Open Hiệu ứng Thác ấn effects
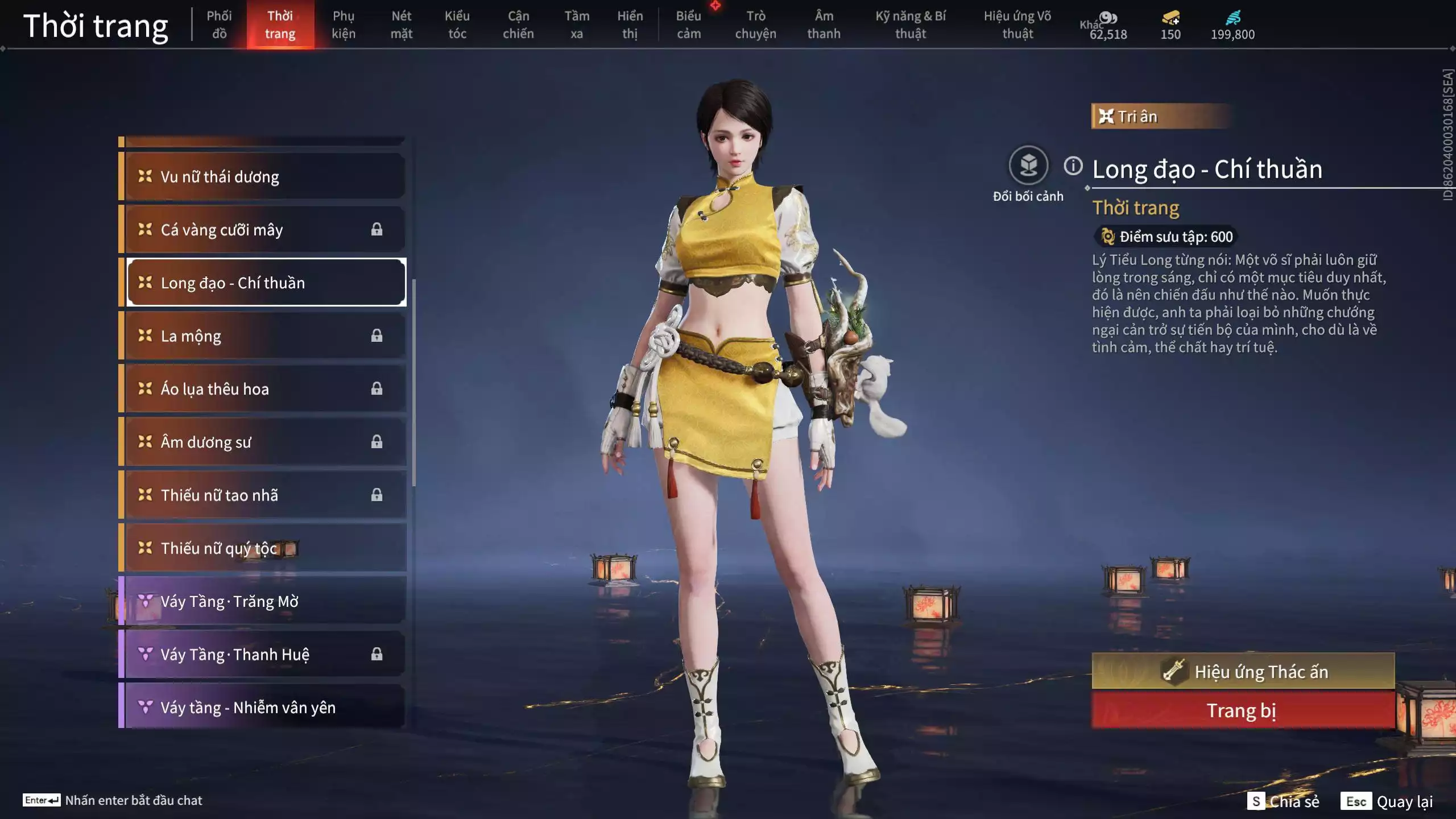The height and width of the screenshot is (819, 1456). click(1243, 672)
